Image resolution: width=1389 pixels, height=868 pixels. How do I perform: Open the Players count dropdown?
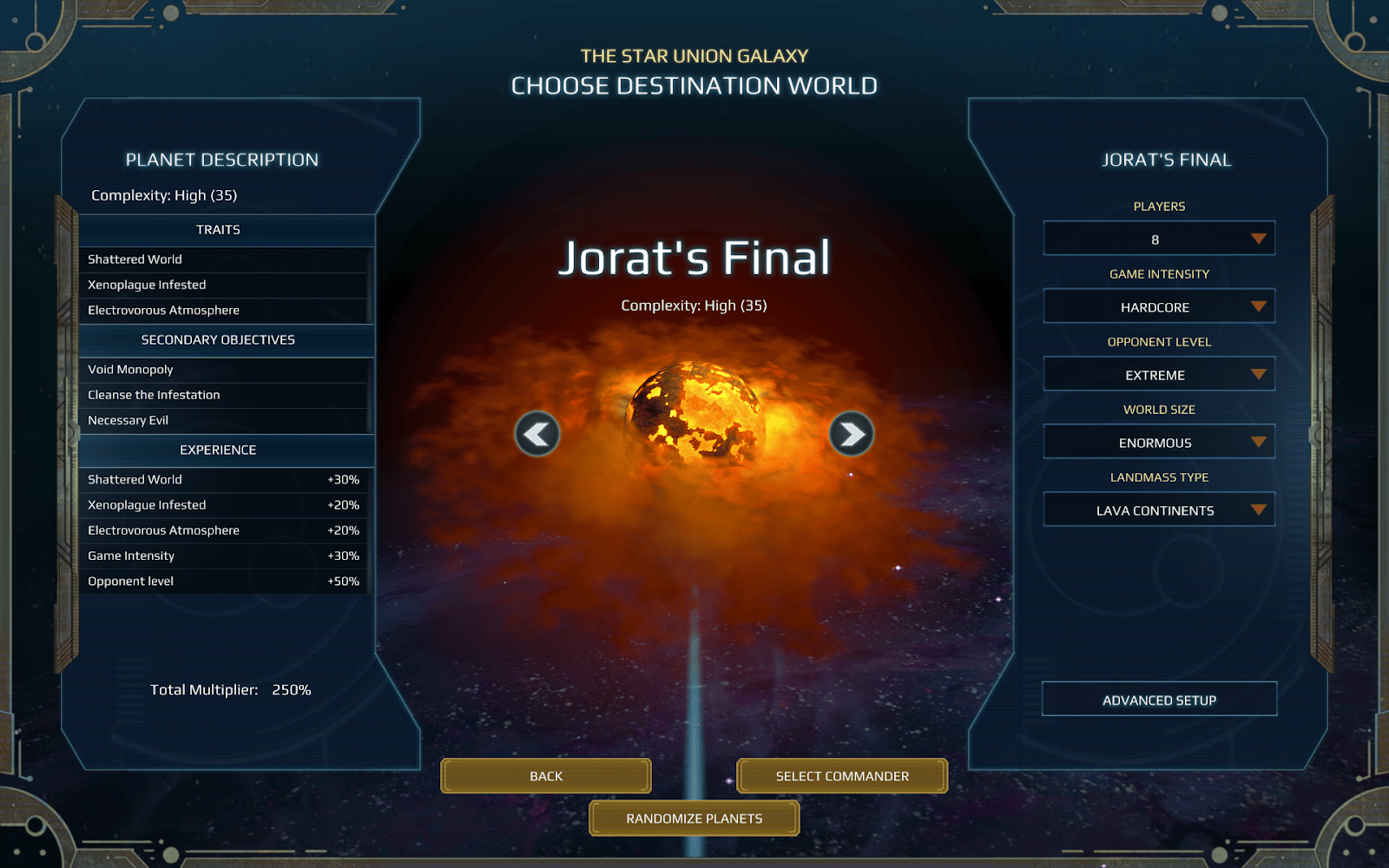pyautogui.click(x=1159, y=239)
